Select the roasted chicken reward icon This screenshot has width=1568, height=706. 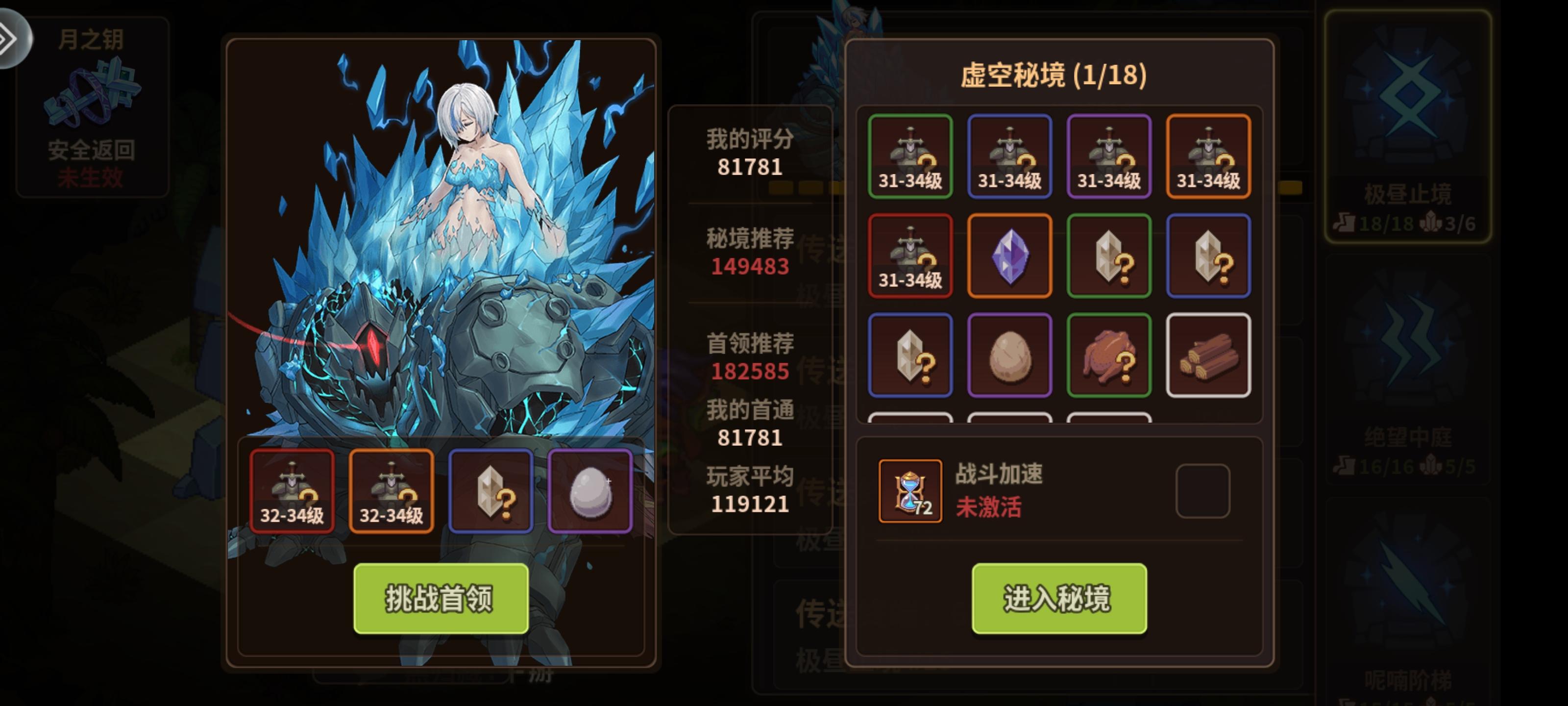(1109, 354)
